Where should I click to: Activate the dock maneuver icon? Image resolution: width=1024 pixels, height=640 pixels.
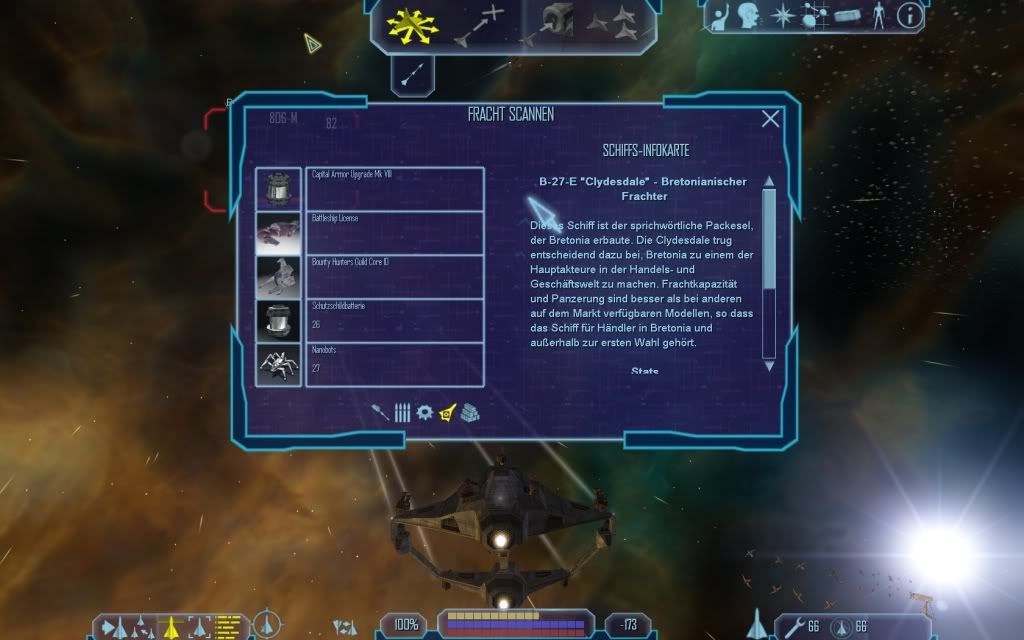(x=556, y=22)
